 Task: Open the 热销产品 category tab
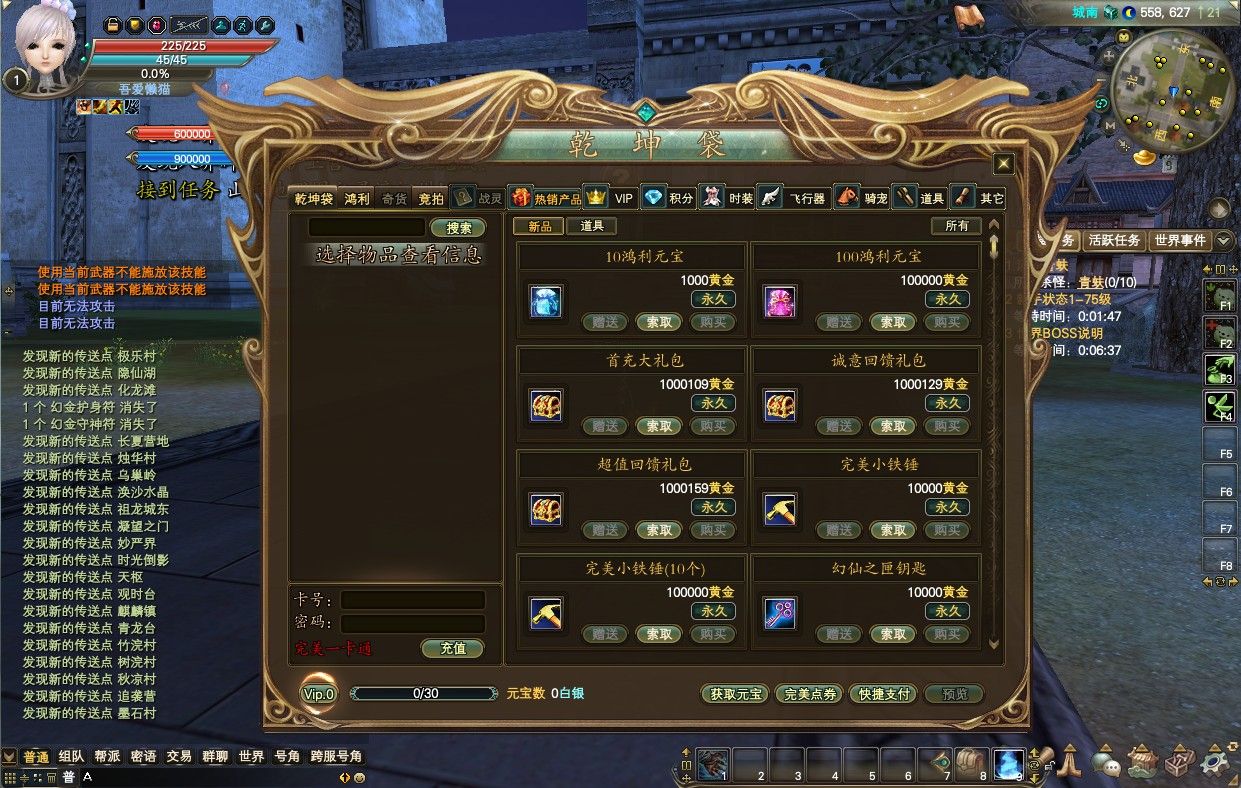(x=546, y=198)
